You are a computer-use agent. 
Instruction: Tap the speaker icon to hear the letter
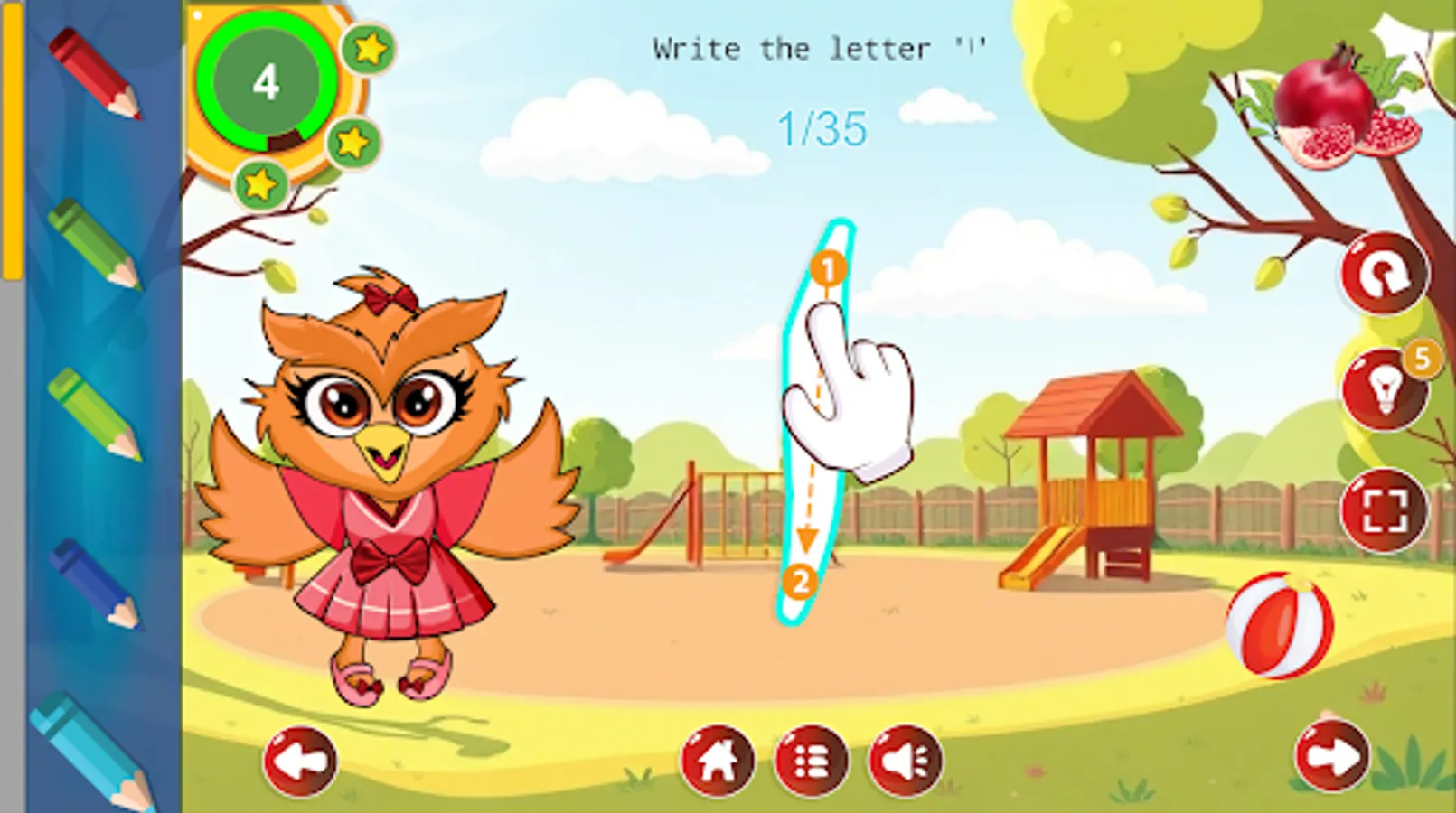[x=906, y=762]
